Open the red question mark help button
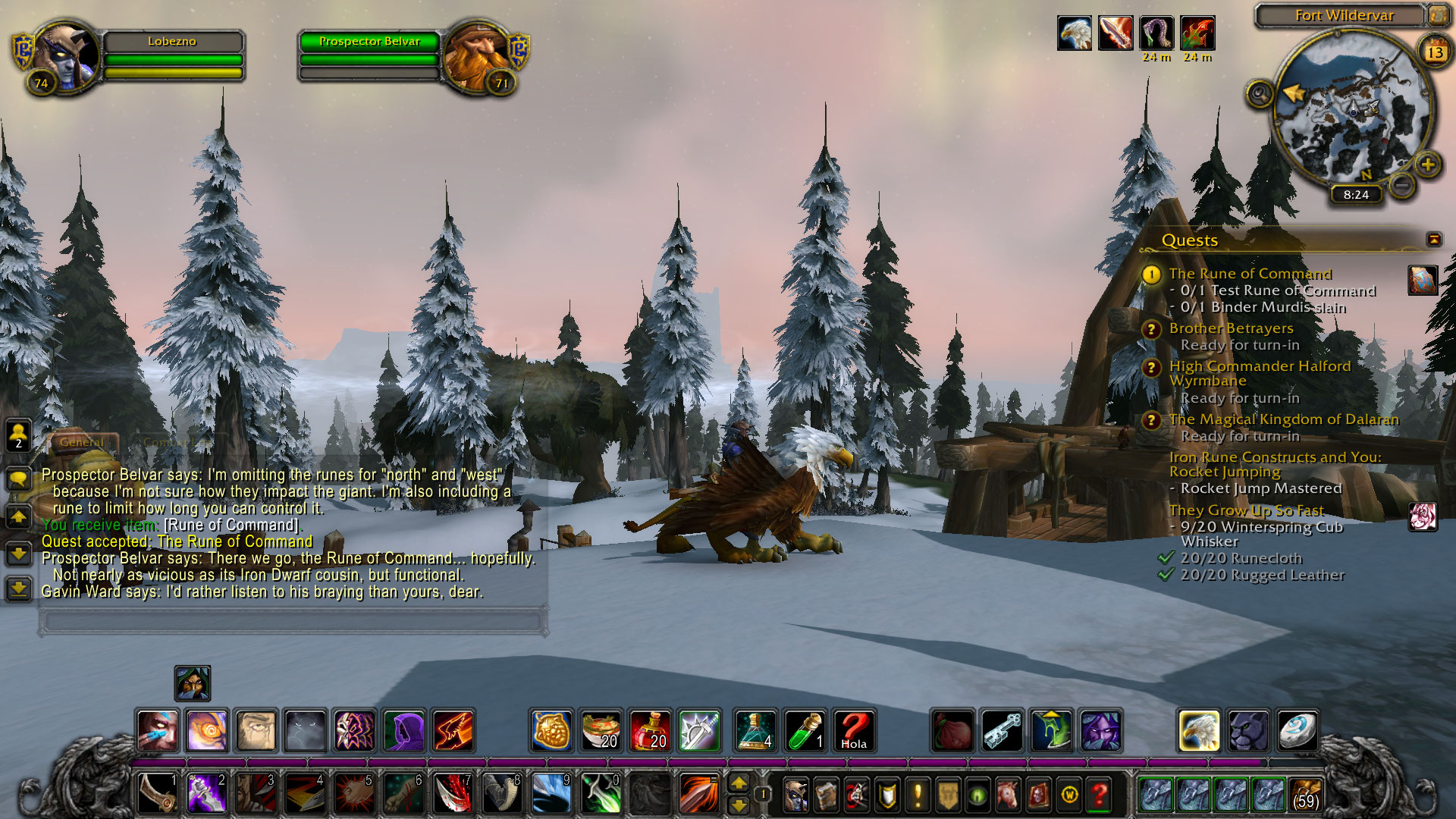1456x819 pixels. (x=1099, y=795)
